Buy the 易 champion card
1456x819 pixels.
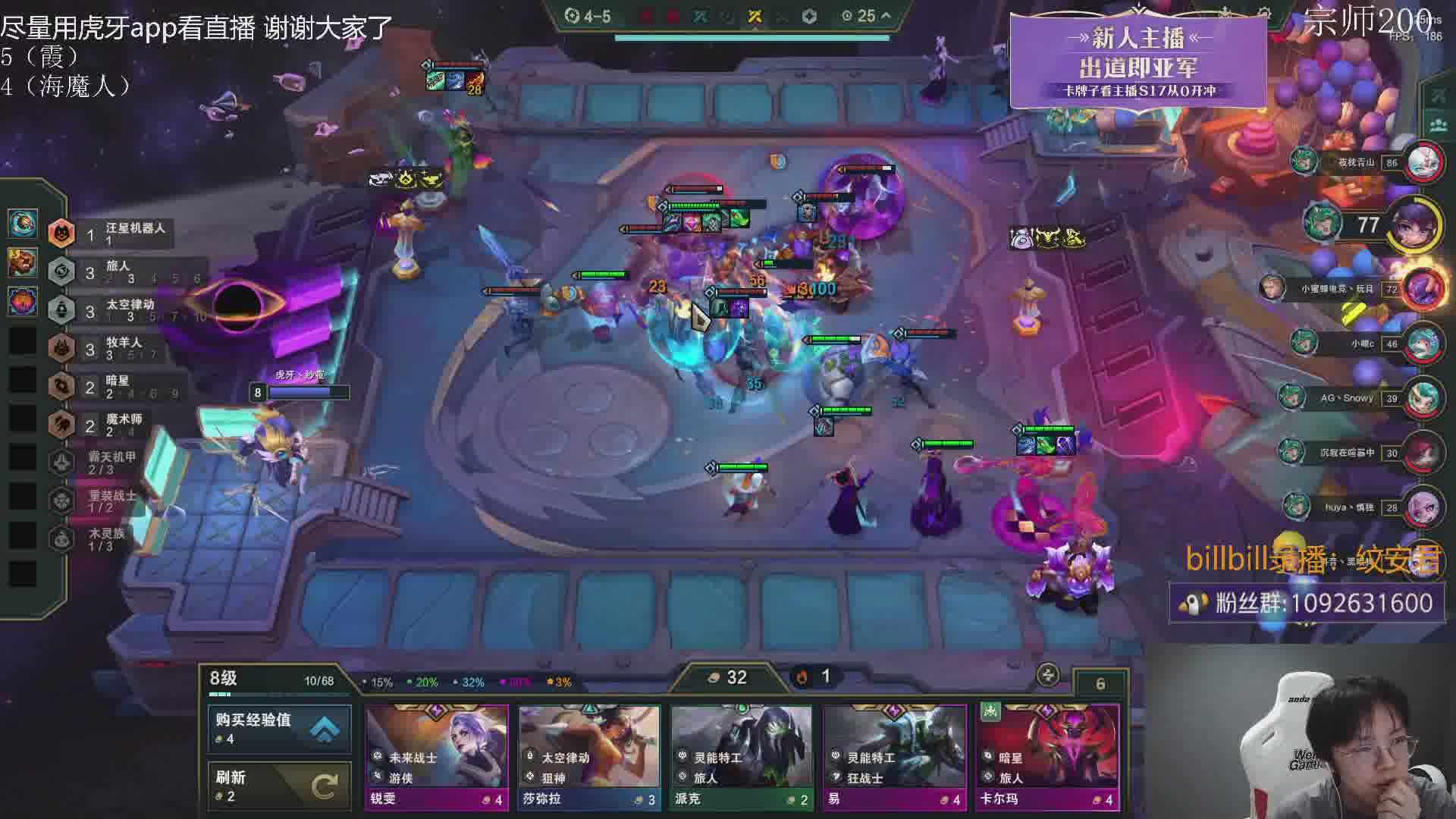pos(894,757)
